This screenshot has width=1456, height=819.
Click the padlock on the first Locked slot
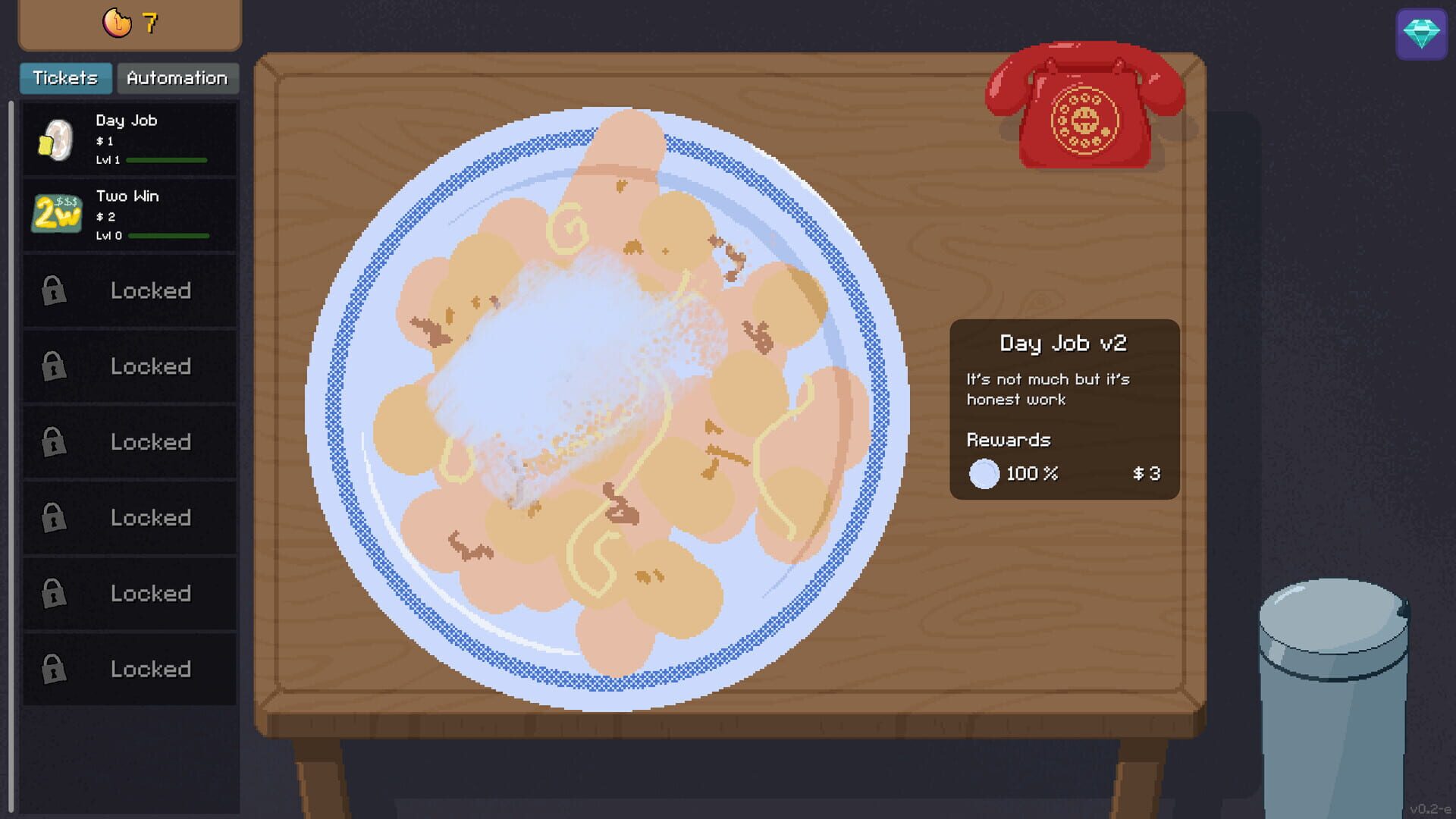pos(52,290)
